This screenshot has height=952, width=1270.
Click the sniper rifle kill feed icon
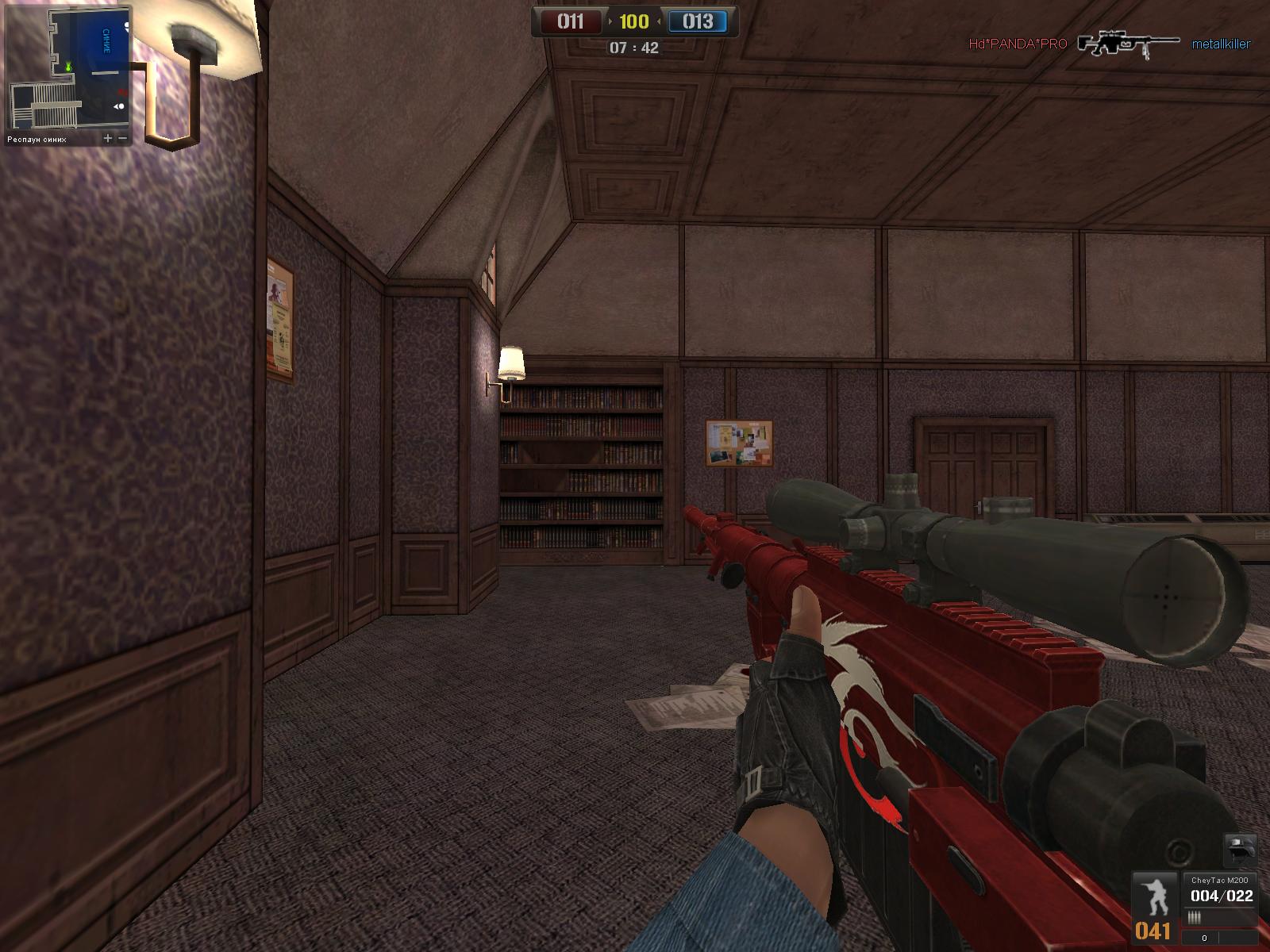click(x=1128, y=44)
